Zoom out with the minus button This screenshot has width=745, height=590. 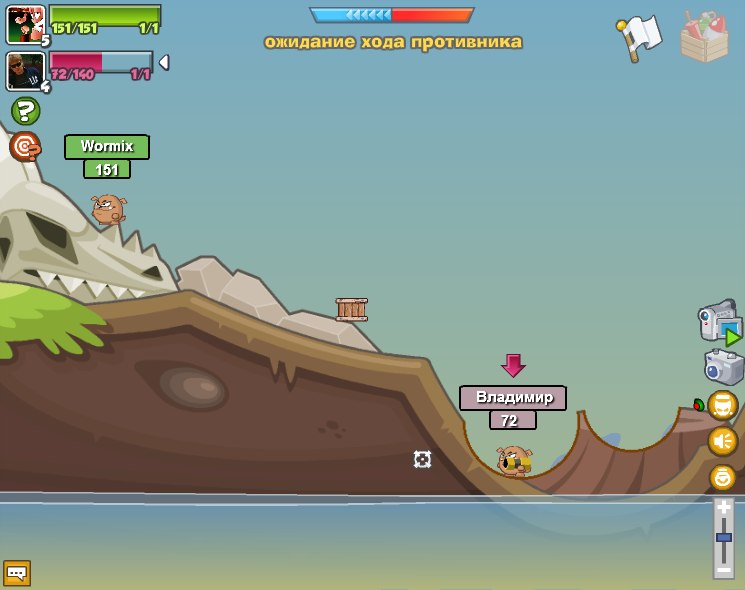[x=723, y=569]
